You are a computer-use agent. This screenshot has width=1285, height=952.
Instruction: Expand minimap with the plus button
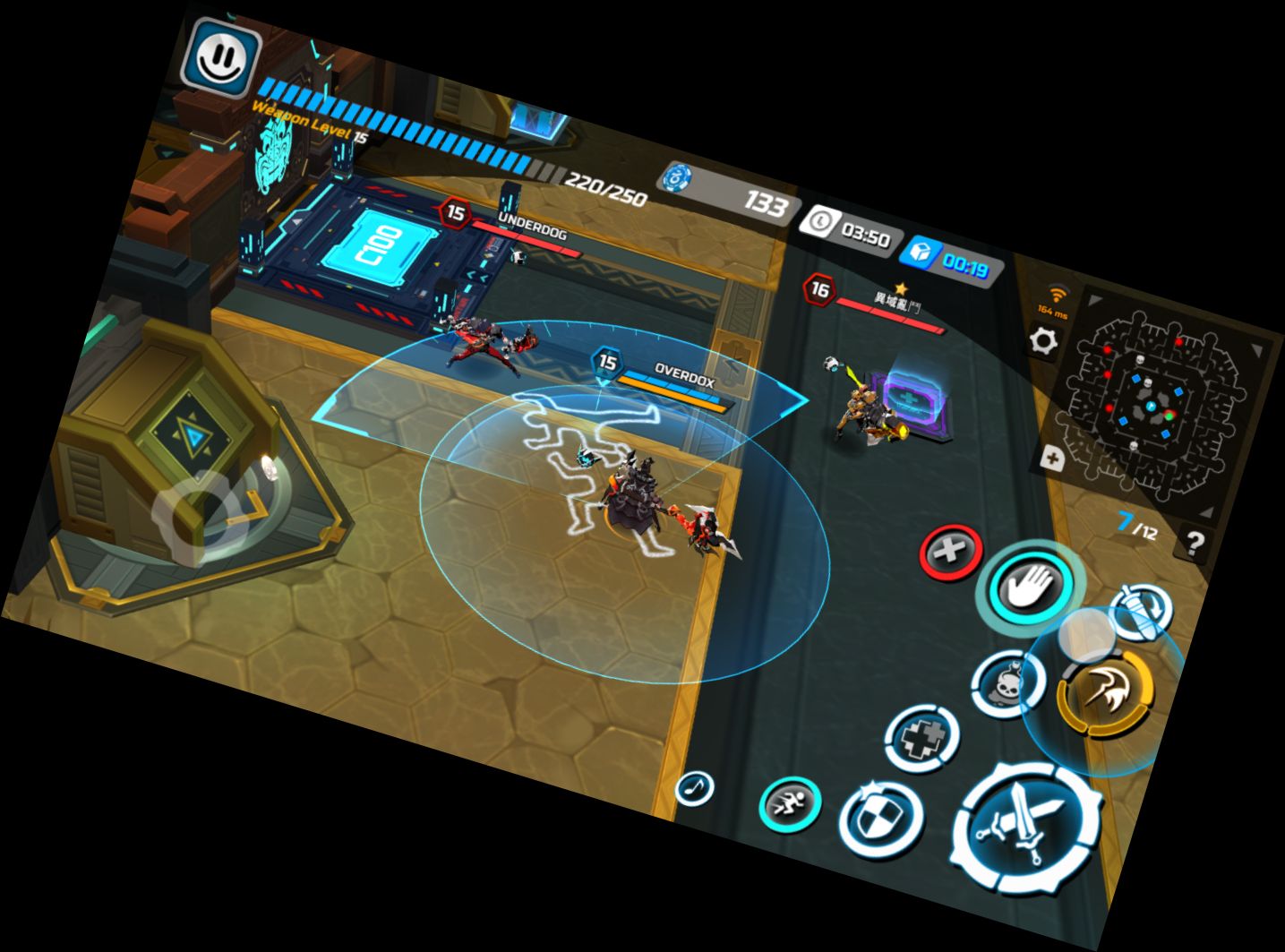pos(1053,460)
